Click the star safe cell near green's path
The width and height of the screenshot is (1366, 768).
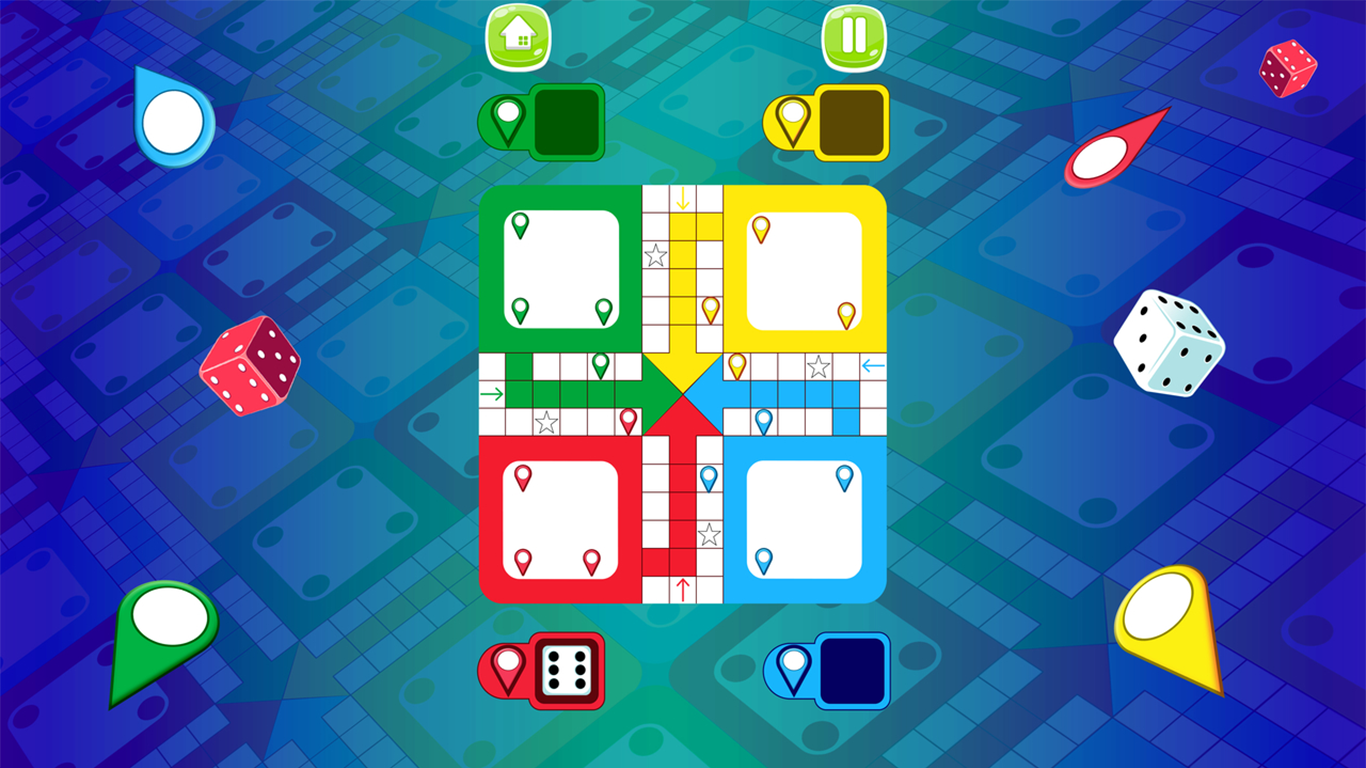coord(545,424)
